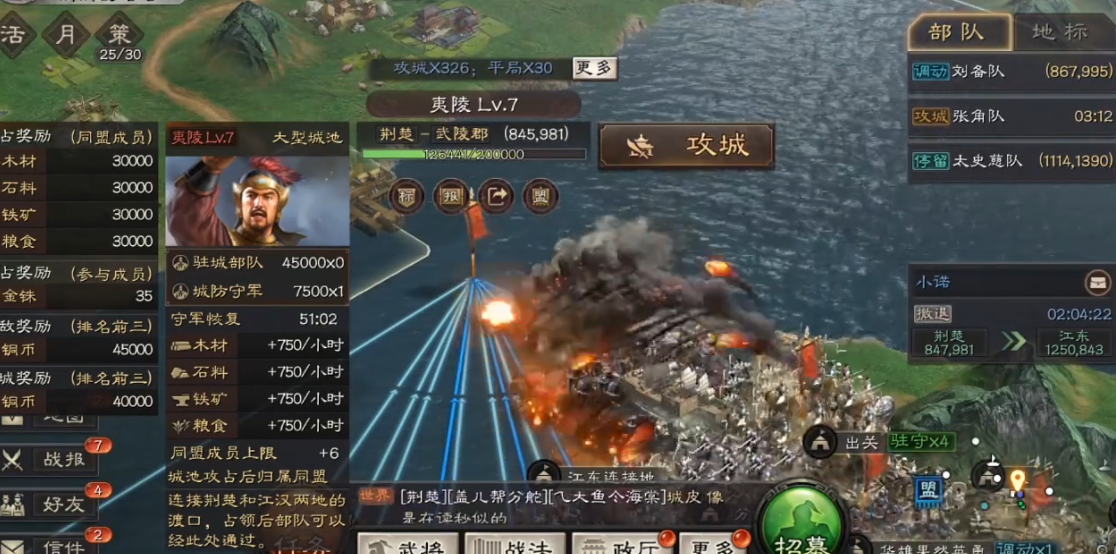Image resolution: width=1116 pixels, height=554 pixels.
Task: Select the 太史慈队 troop row
Action: [1011, 160]
